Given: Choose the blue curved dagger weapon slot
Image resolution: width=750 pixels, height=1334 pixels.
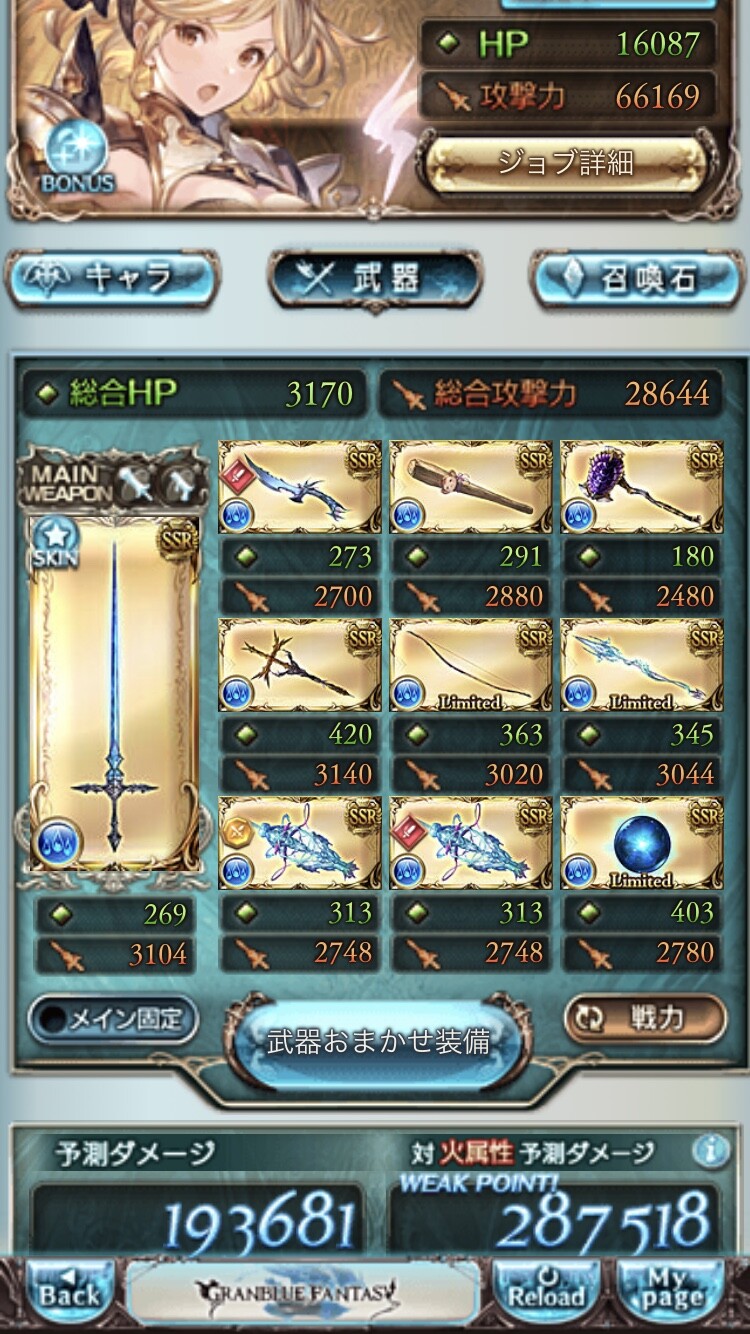Looking at the screenshot, I should pyautogui.click(x=300, y=486).
